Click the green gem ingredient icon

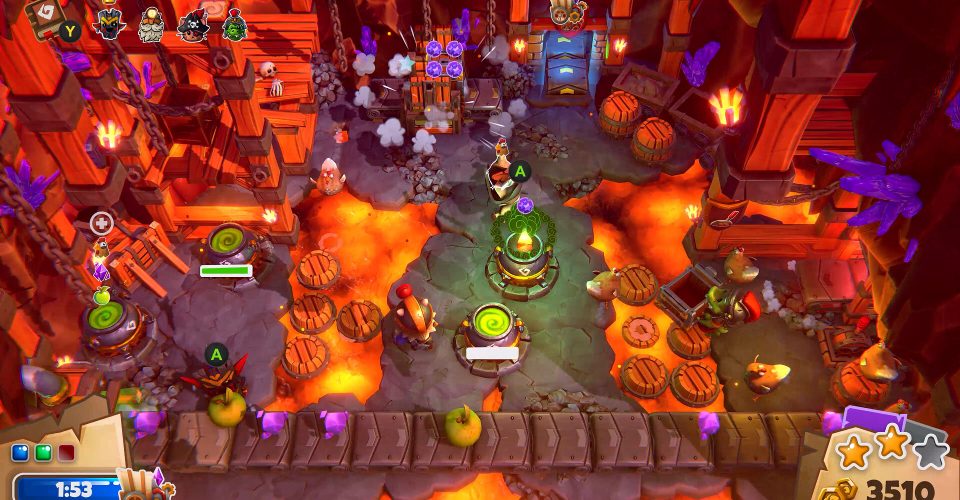tap(42, 453)
